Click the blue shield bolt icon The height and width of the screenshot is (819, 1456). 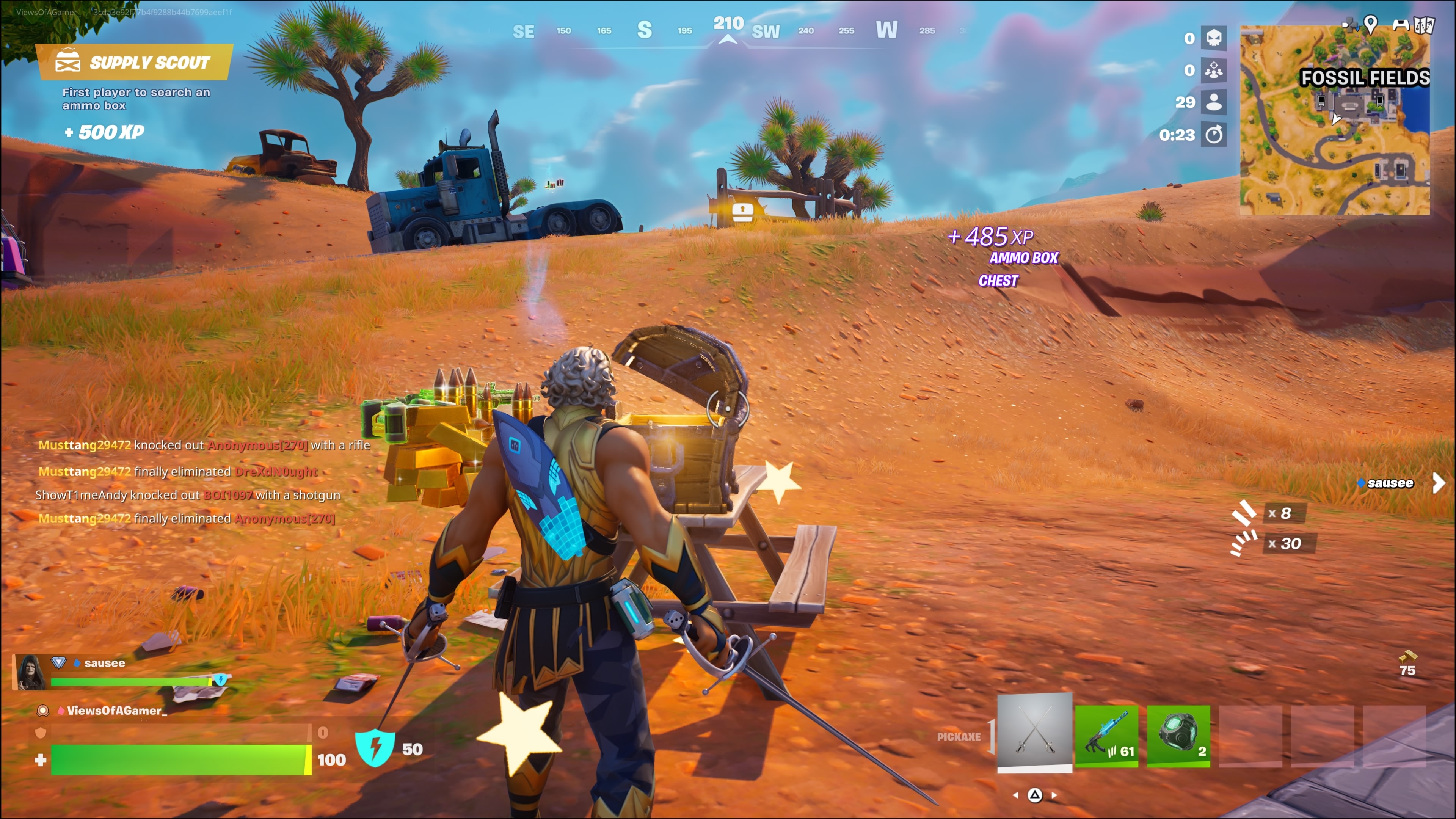[x=375, y=747]
